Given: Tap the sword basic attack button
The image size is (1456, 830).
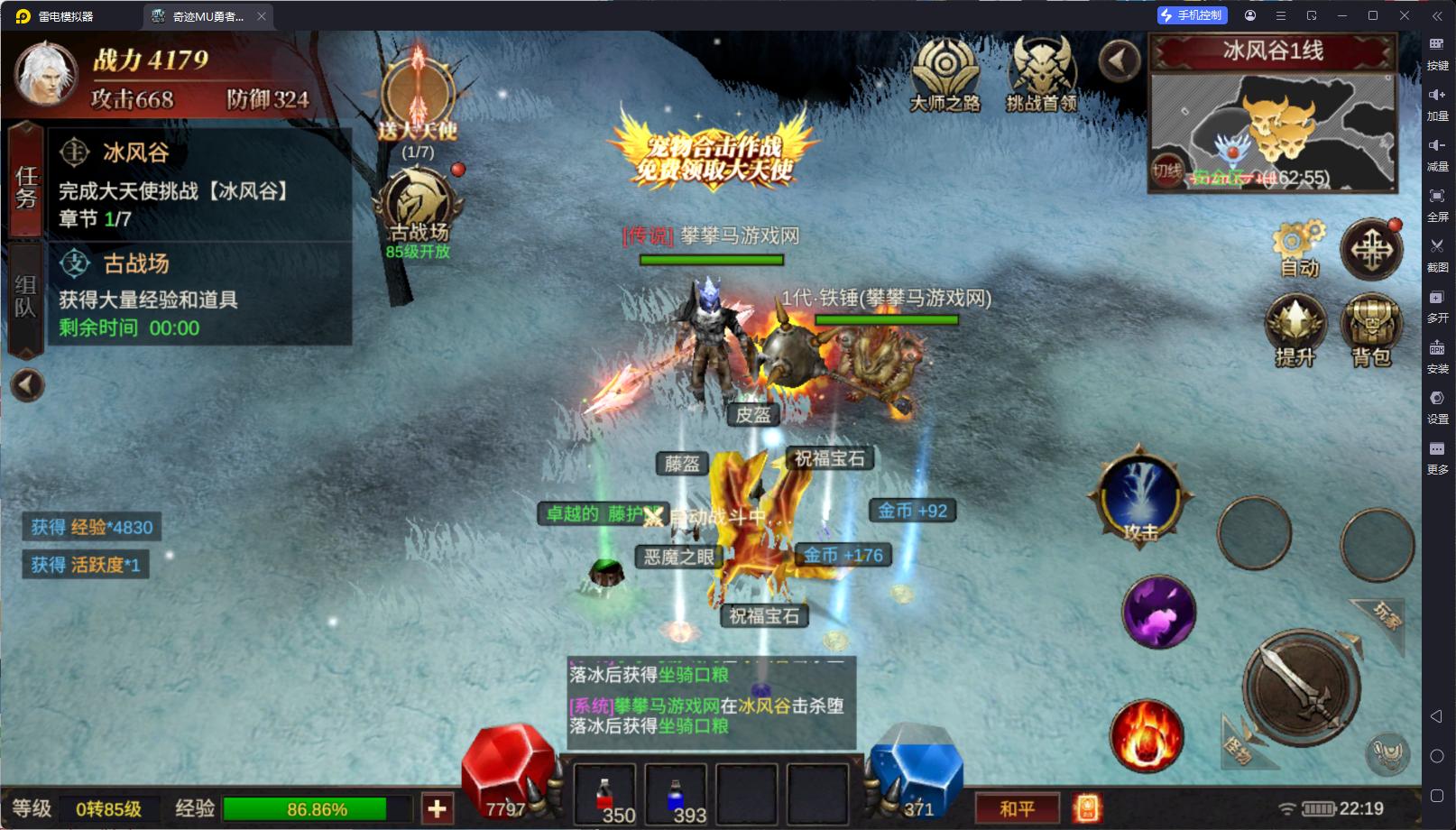Looking at the screenshot, I should pyautogui.click(x=1299, y=687).
